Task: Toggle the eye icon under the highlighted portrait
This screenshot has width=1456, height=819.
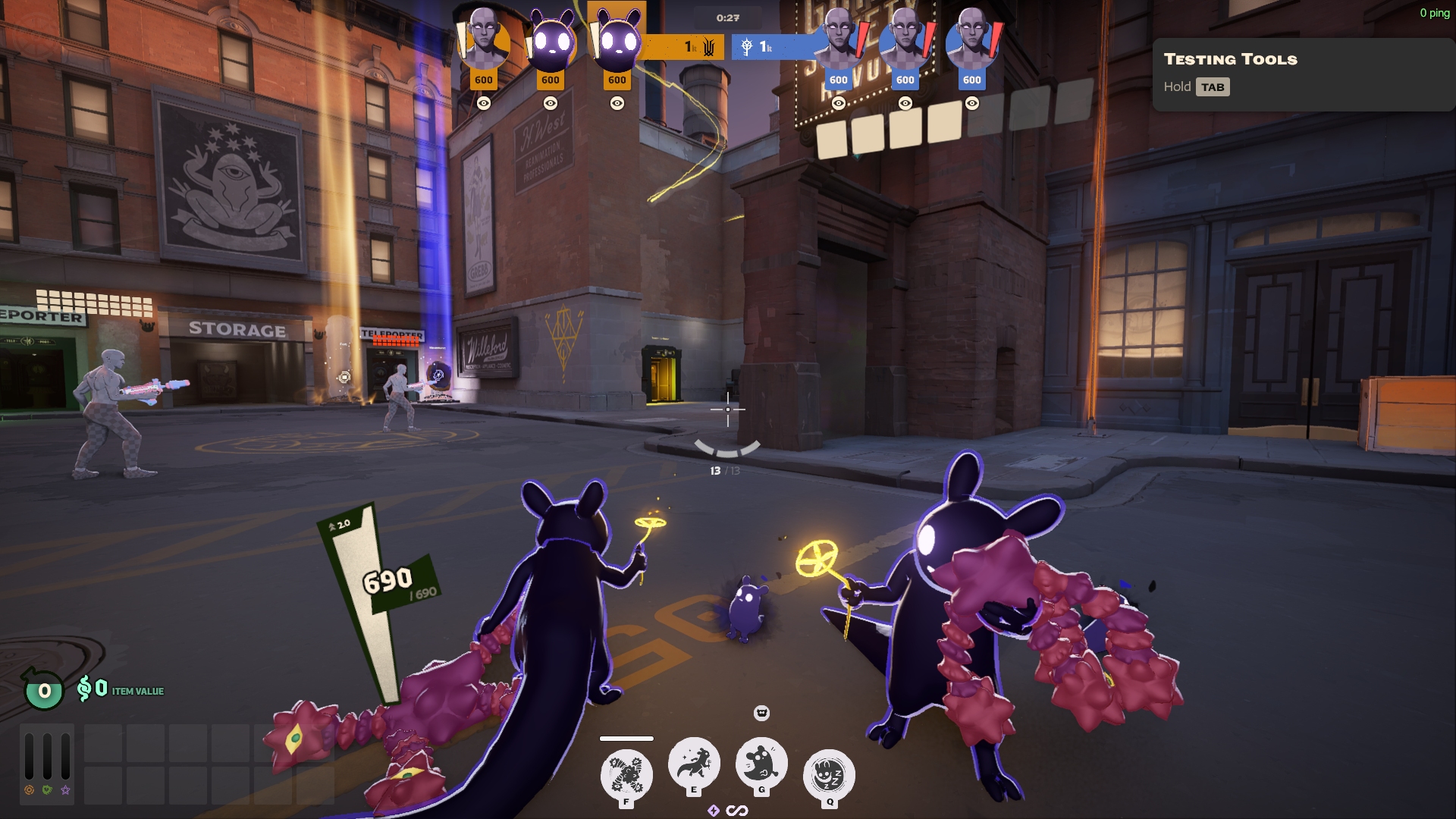Action: [617, 103]
